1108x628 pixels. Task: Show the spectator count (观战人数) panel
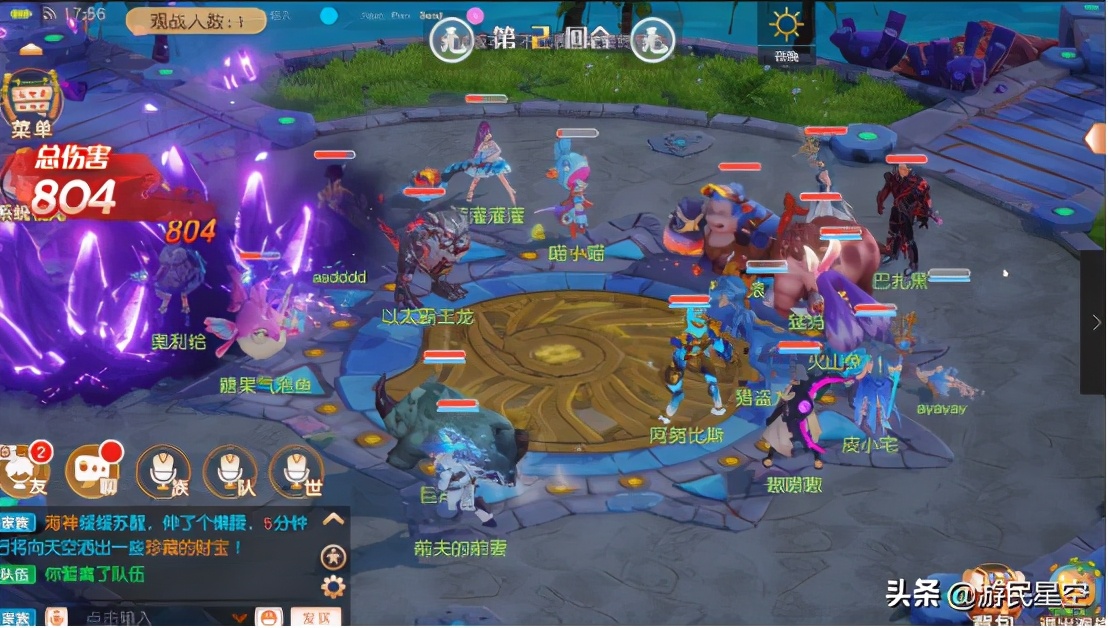click(x=196, y=19)
